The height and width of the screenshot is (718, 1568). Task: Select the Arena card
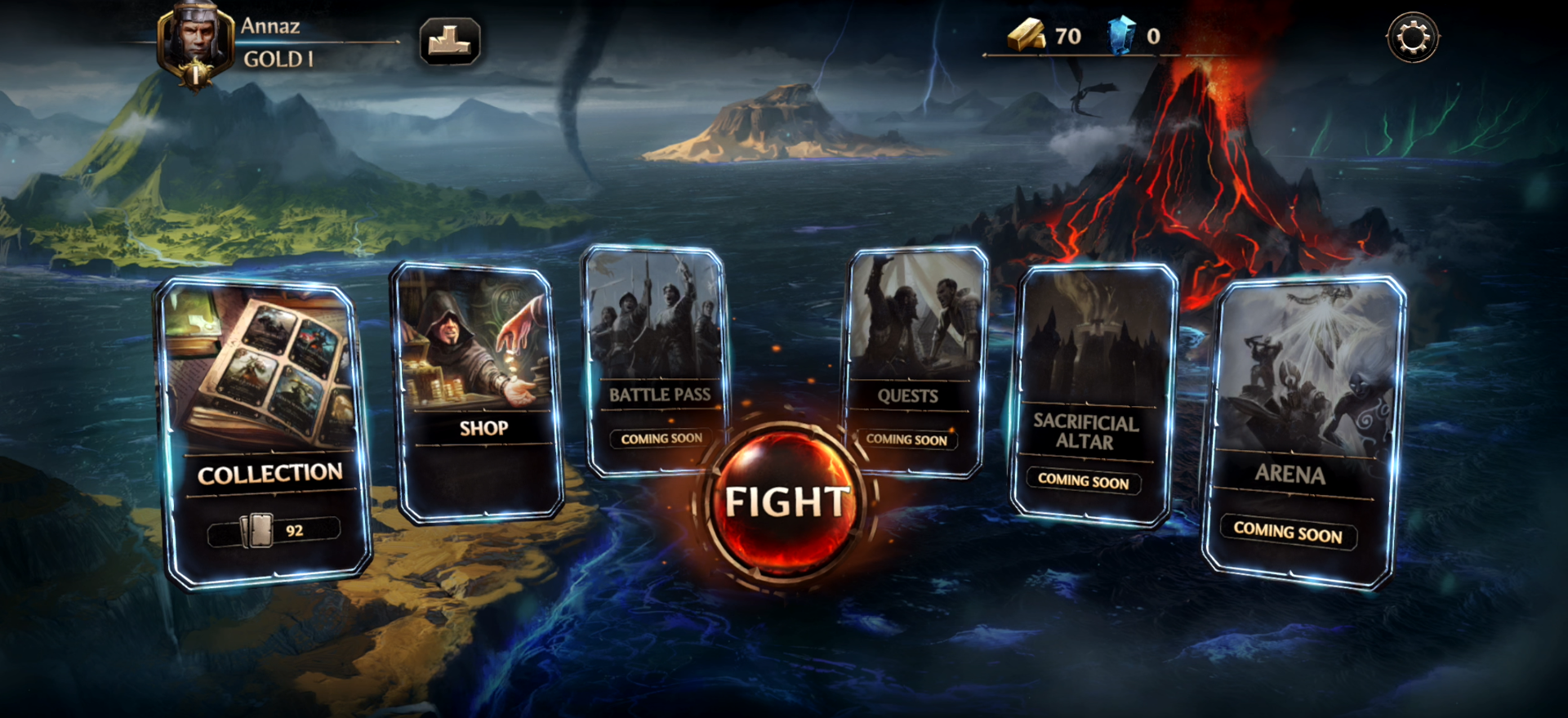pos(1303,431)
